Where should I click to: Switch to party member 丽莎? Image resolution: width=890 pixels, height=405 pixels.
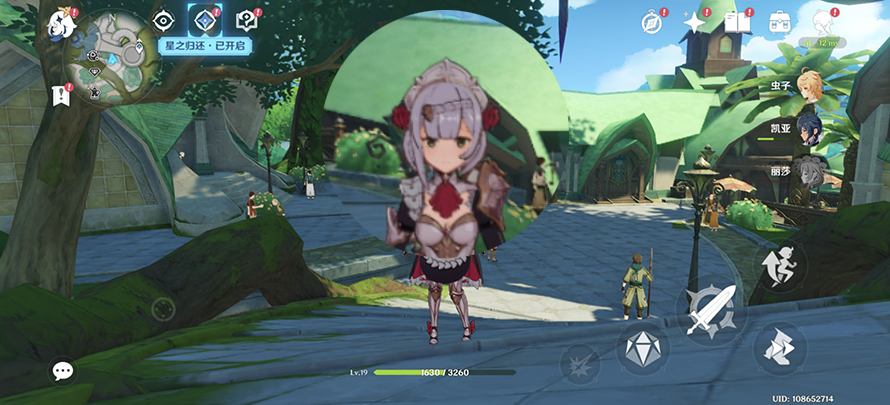coord(809,170)
